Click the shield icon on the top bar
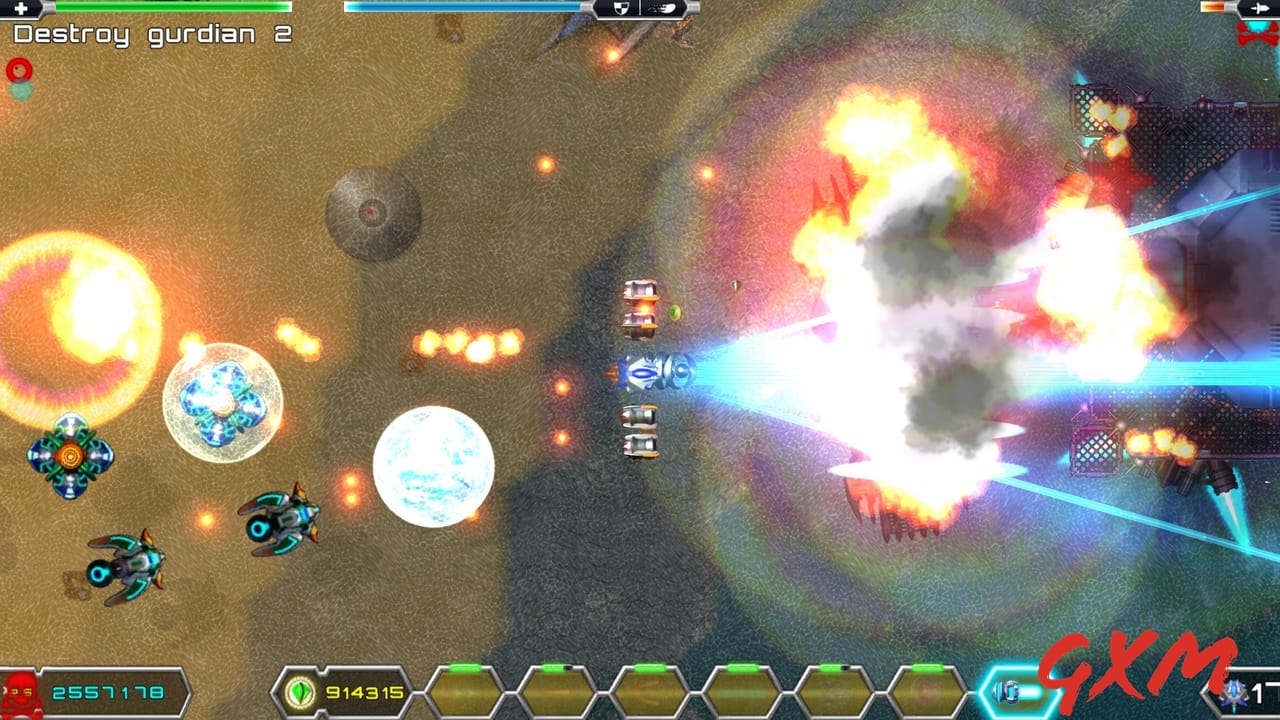The image size is (1280, 720). pos(621,8)
